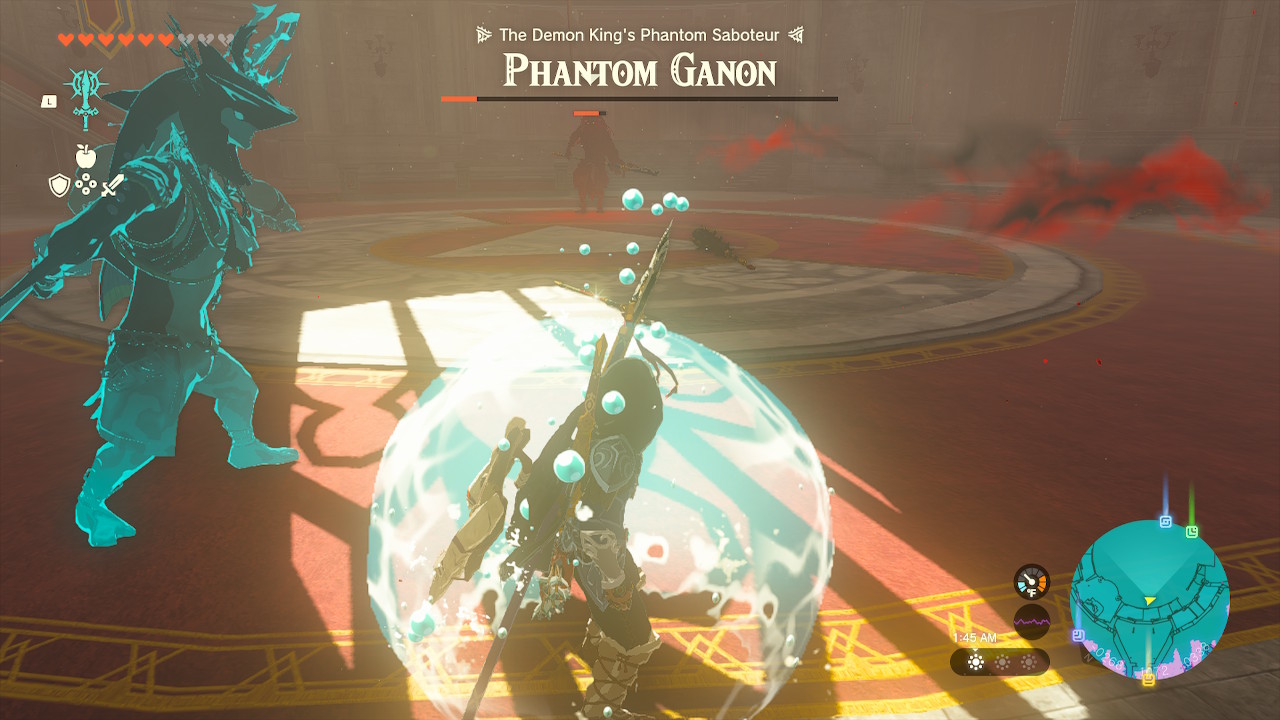The height and width of the screenshot is (720, 1280).
Task: Open the apple quick-item icon
Action: click(85, 156)
